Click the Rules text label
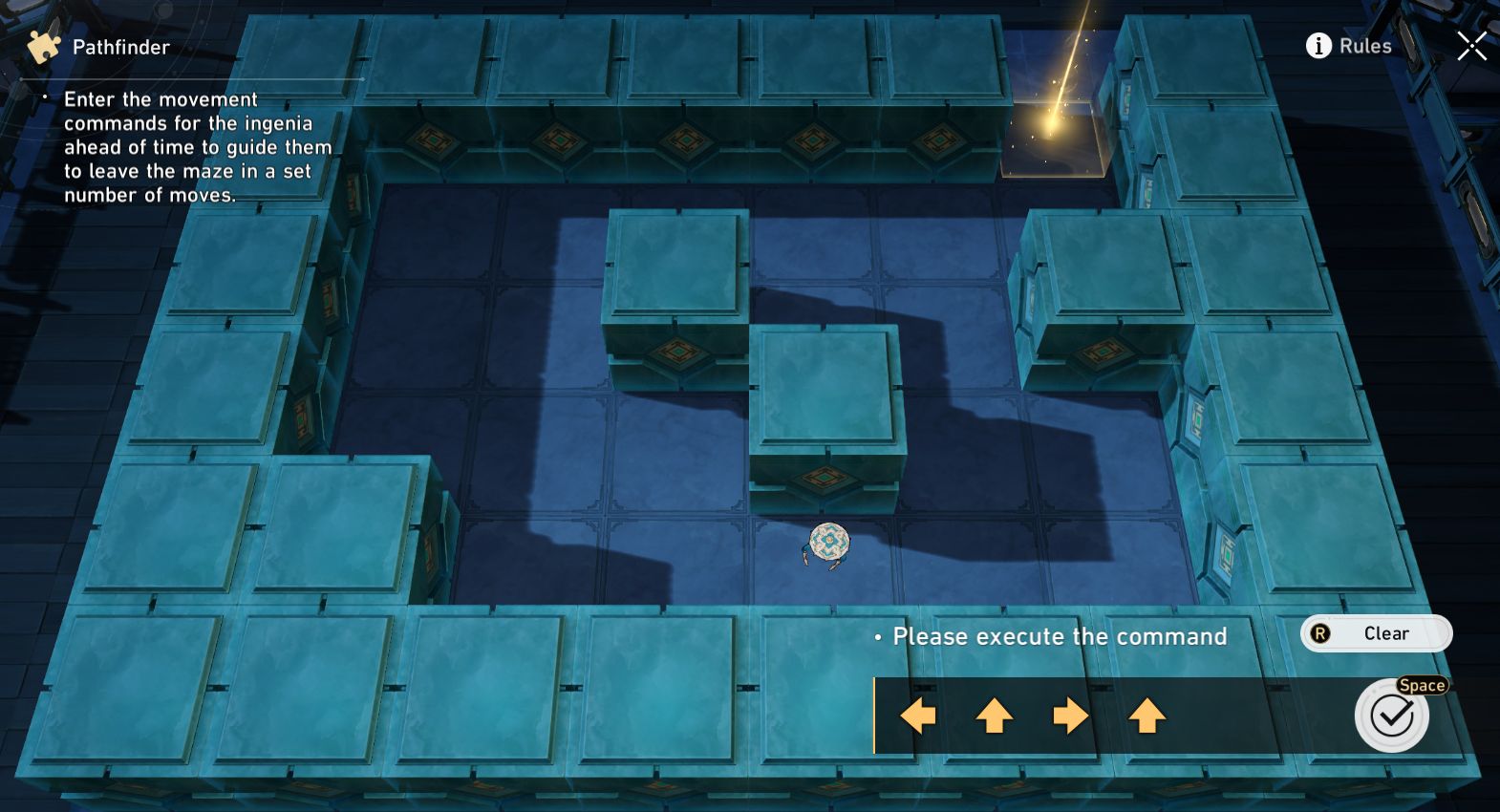Image resolution: width=1500 pixels, height=812 pixels. 1366,45
